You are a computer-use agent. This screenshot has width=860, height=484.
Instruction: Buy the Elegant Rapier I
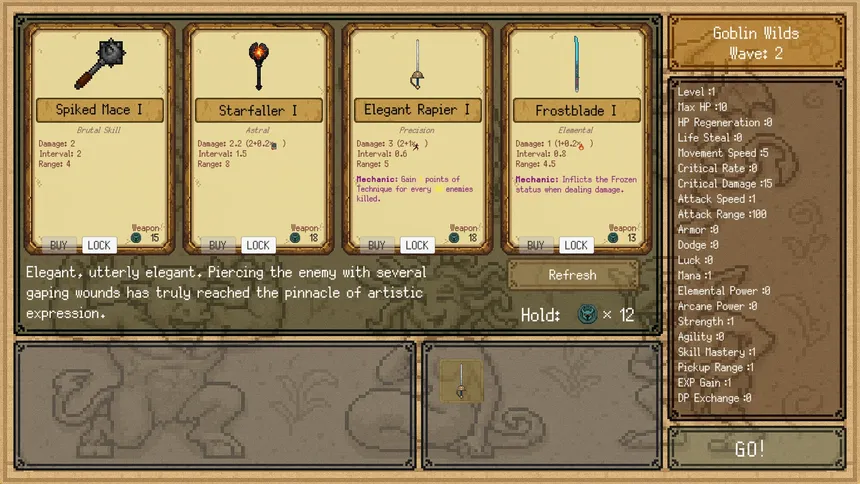click(x=377, y=245)
